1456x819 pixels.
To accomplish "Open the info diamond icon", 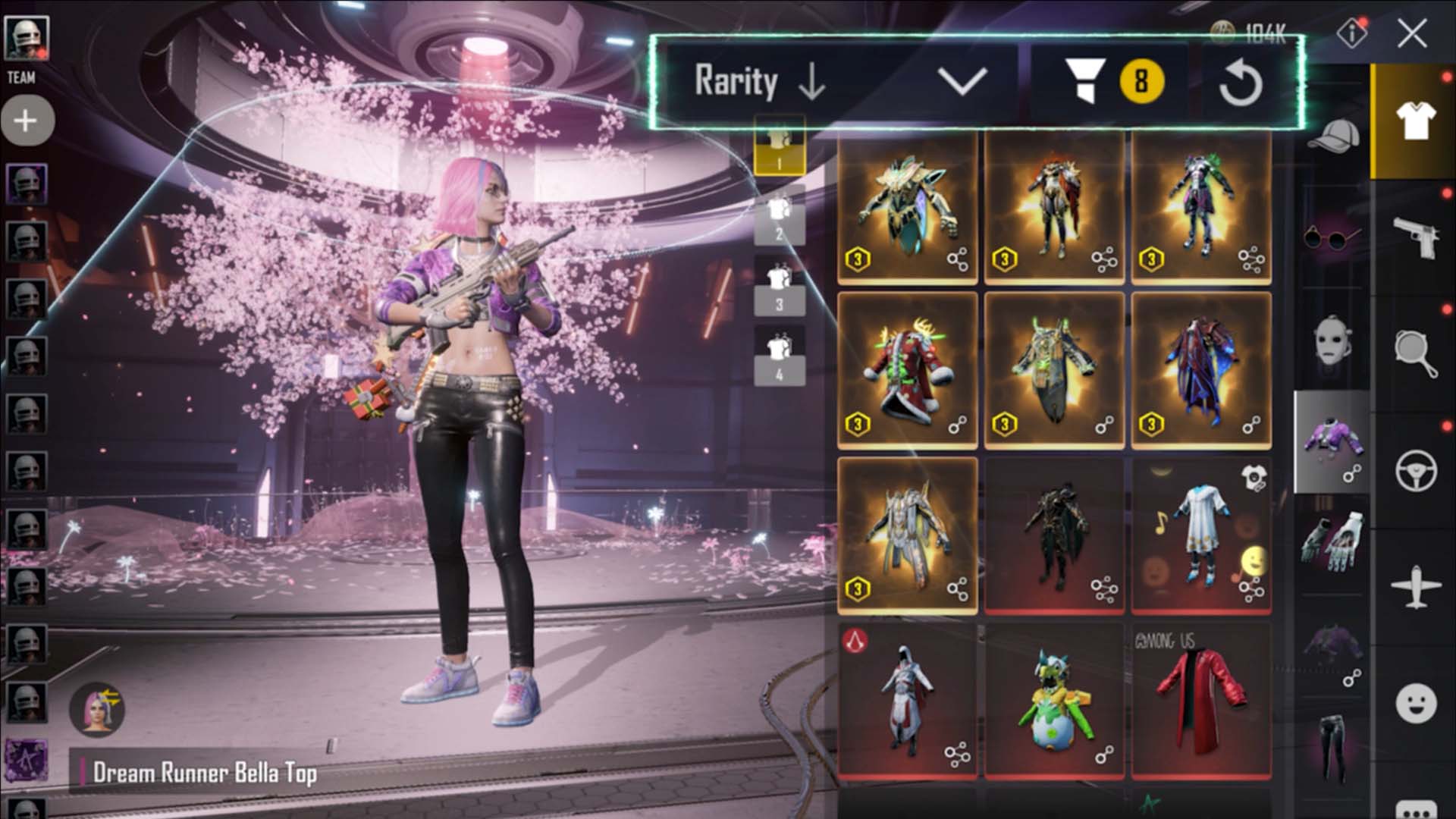I will tap(1352, 33).
